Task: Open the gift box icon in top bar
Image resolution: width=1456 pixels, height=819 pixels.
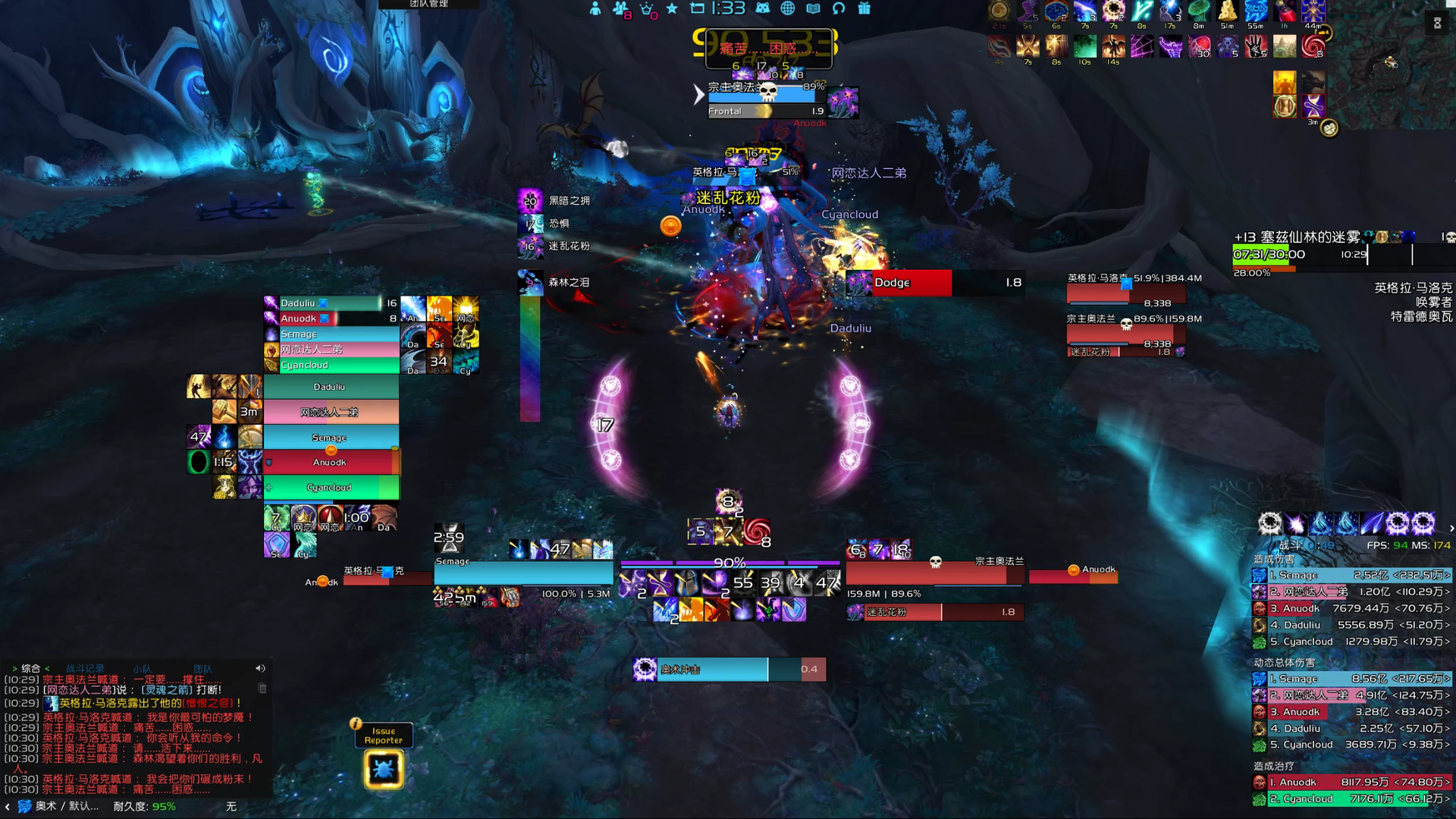Action: [x=864, y=8]
